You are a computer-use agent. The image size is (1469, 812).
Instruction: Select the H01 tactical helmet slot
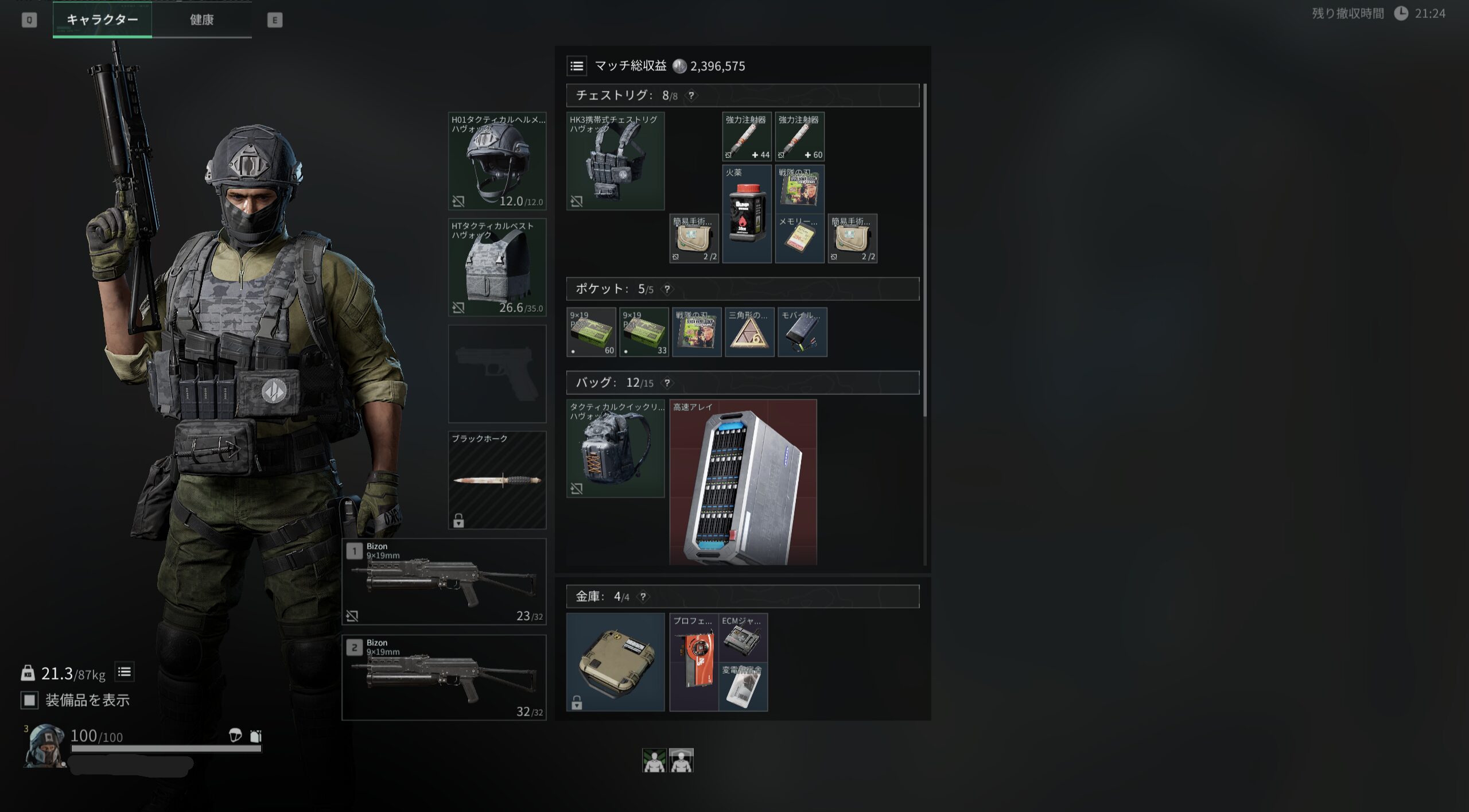coord(497,161)
